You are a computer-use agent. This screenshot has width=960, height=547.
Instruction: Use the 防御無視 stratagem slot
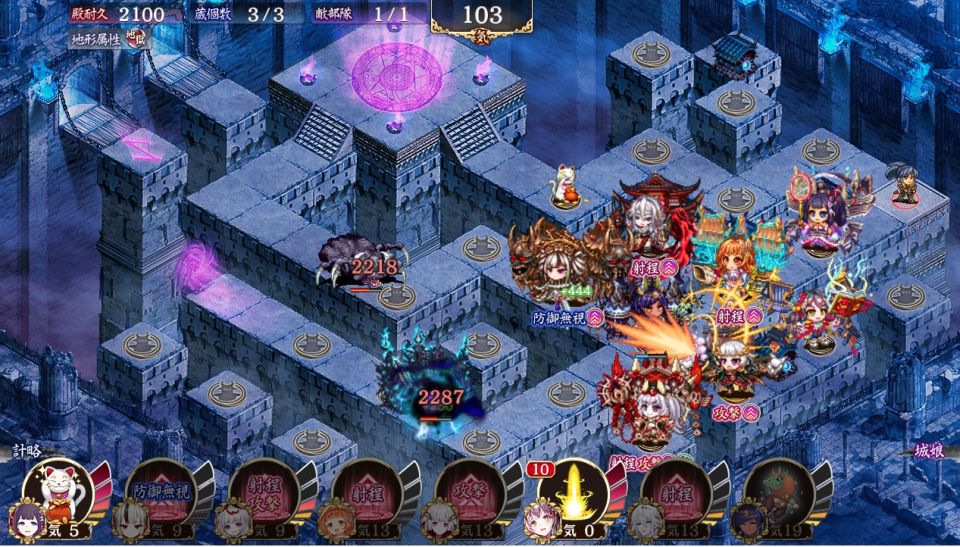pos(161,492)
